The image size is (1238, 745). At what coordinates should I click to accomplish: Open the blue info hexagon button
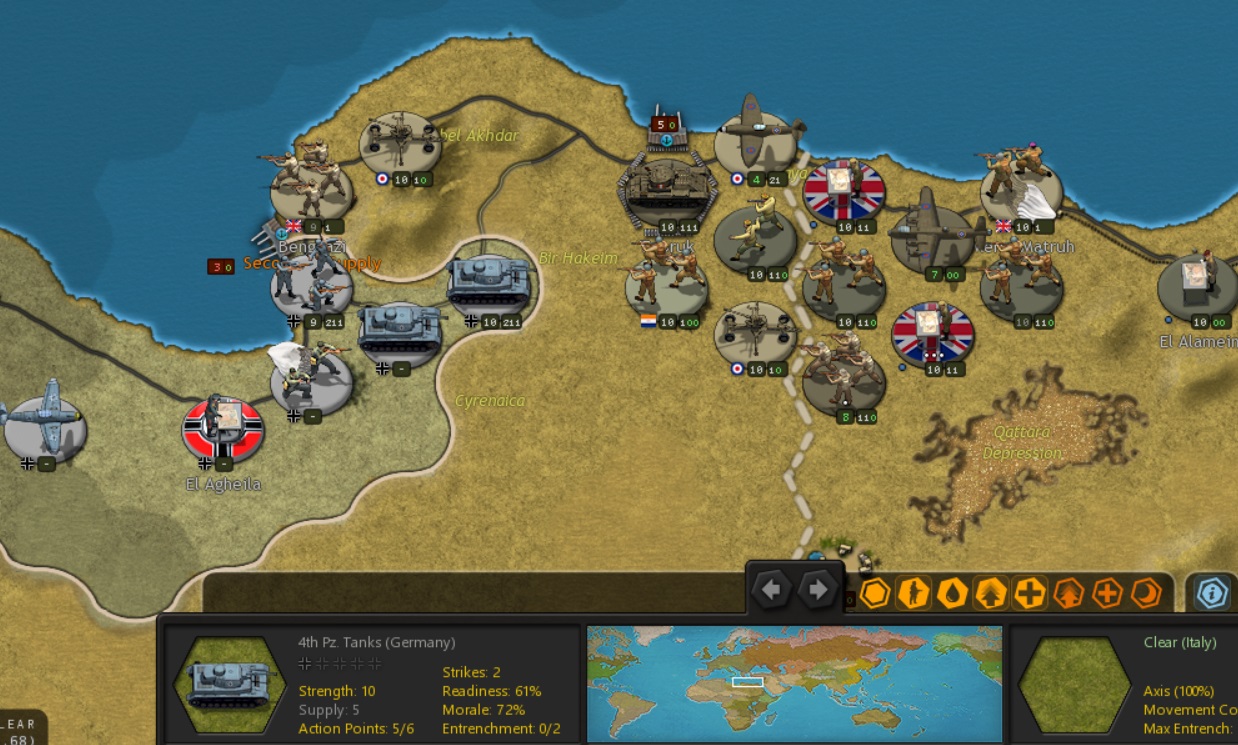click(x=1212, y=593)
